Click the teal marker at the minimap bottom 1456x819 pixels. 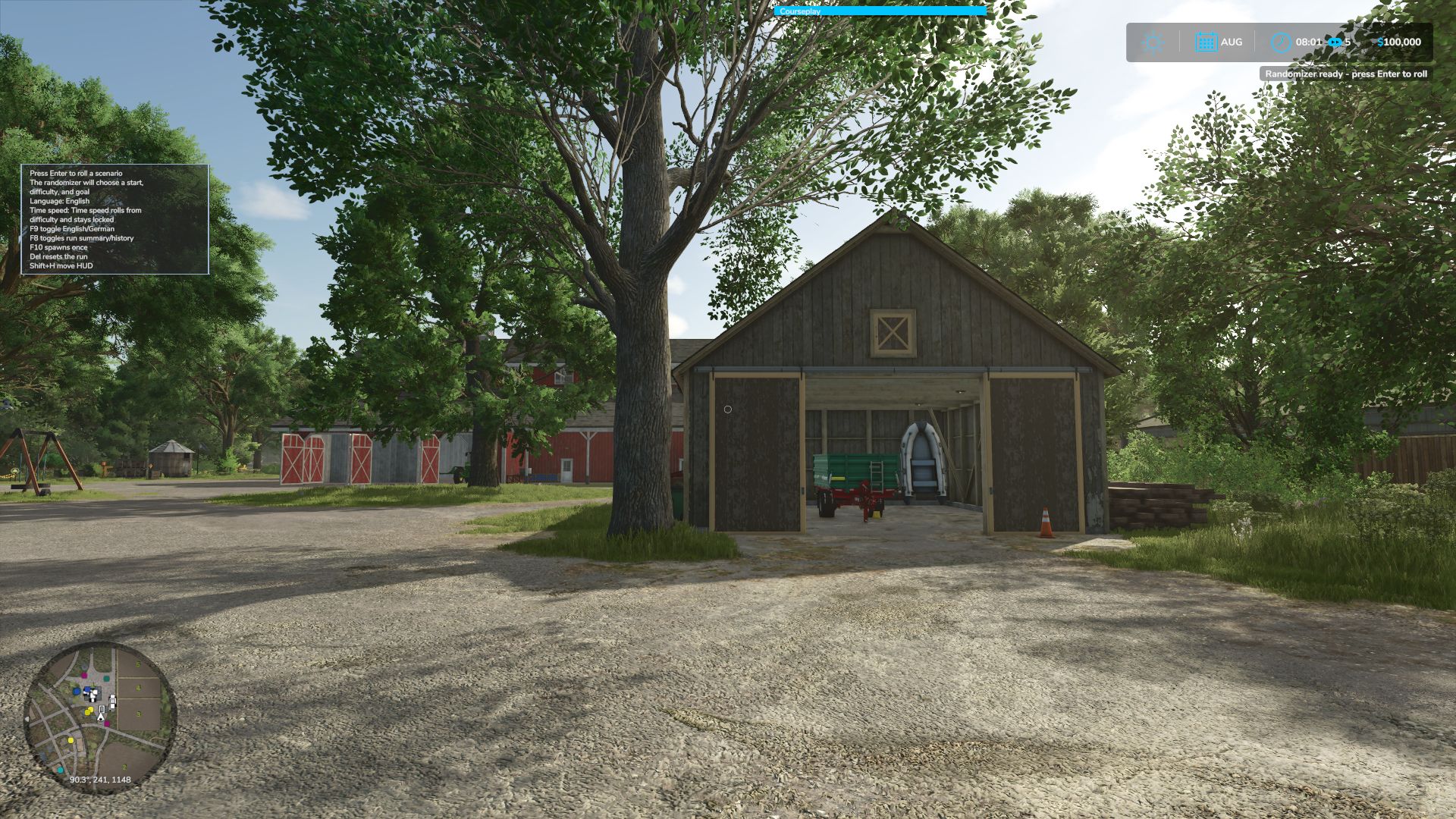[x=60, y=770]
